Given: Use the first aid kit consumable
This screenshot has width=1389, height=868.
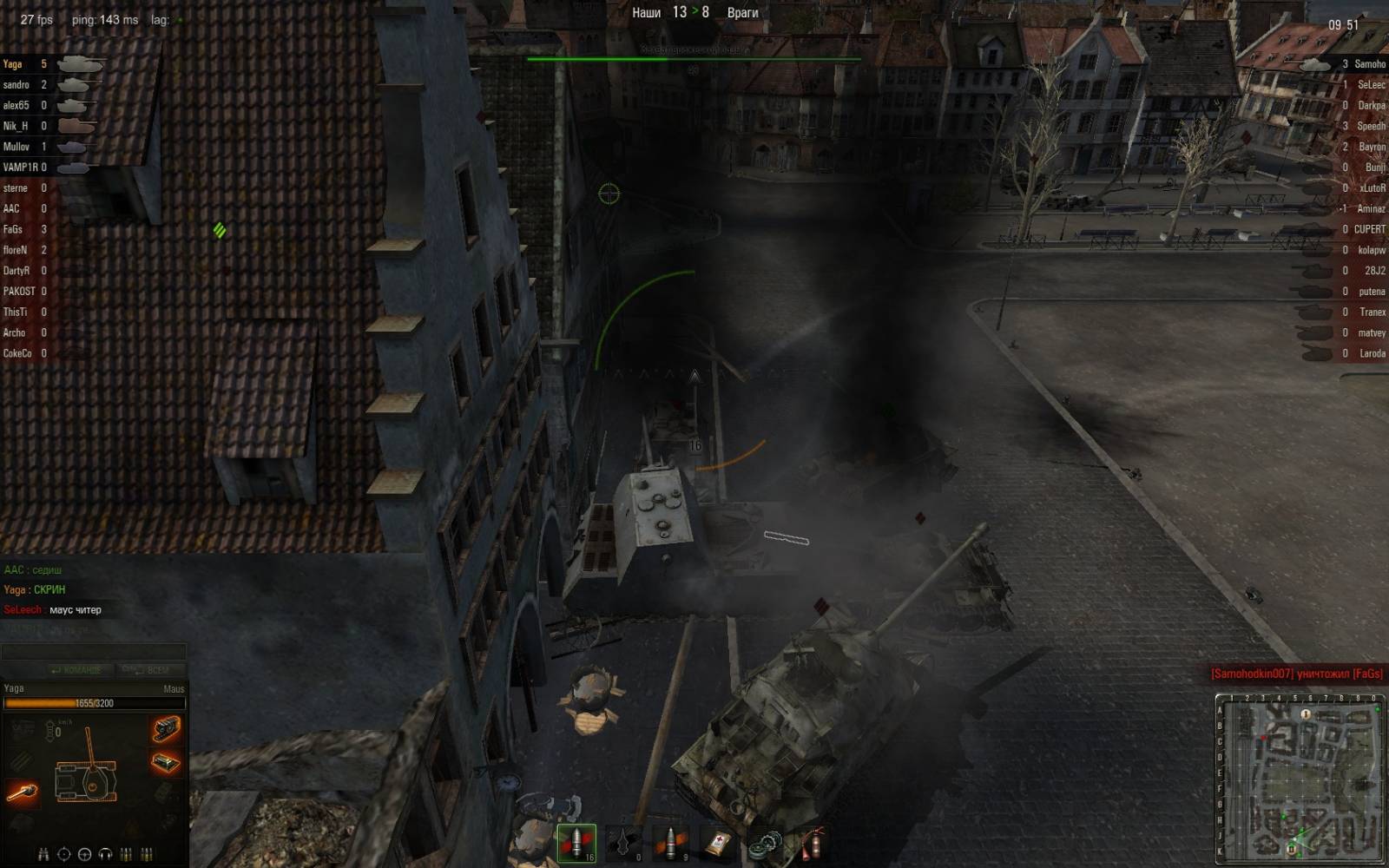Looking at the screenshot, I should 718,843.
